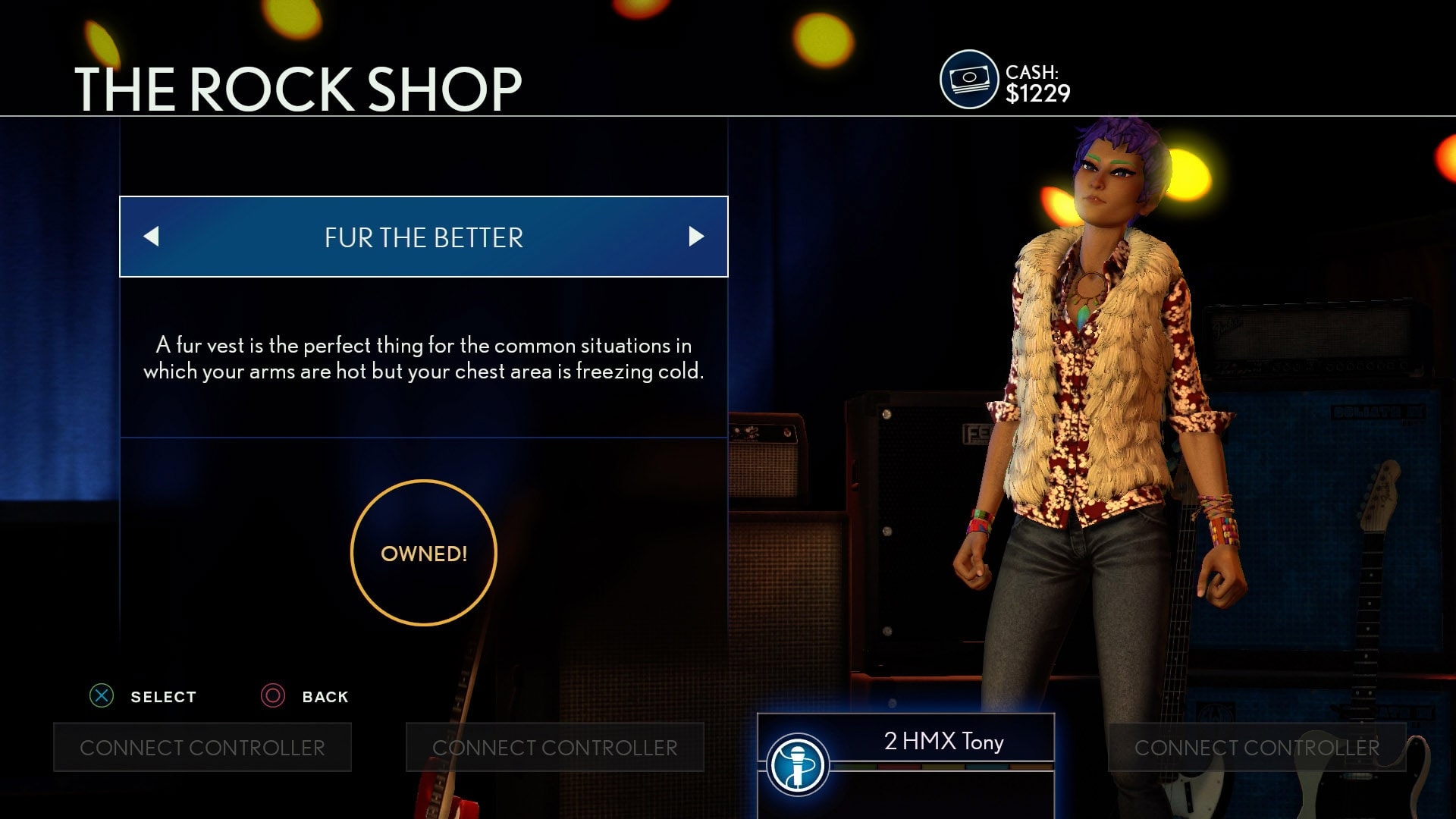Click the Owned! circle badge

[423, 553]
